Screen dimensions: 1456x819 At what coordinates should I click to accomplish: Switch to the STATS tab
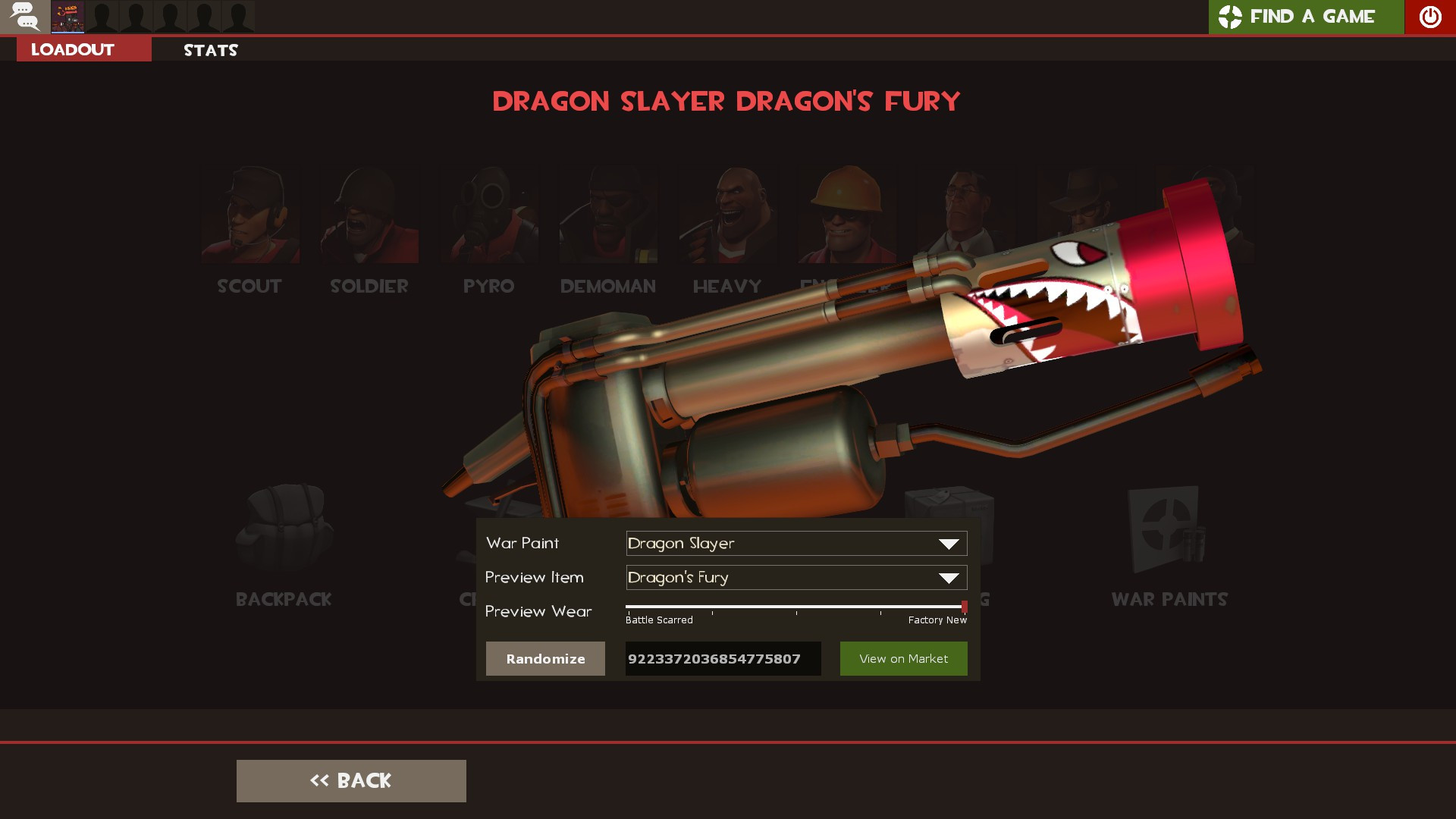(x=210, y=50)
